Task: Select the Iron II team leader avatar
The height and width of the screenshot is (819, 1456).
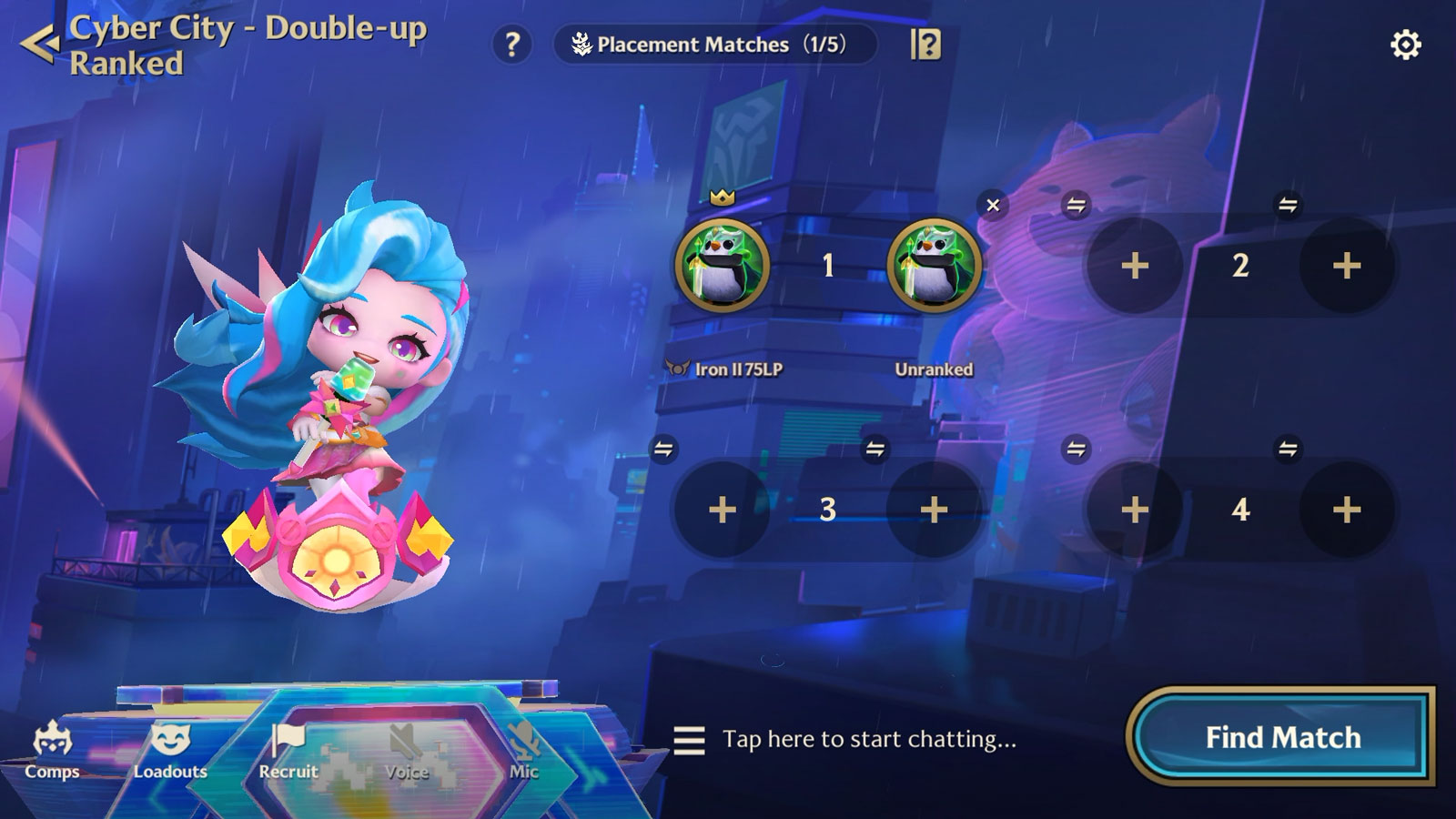Action: tap(723, 266)
